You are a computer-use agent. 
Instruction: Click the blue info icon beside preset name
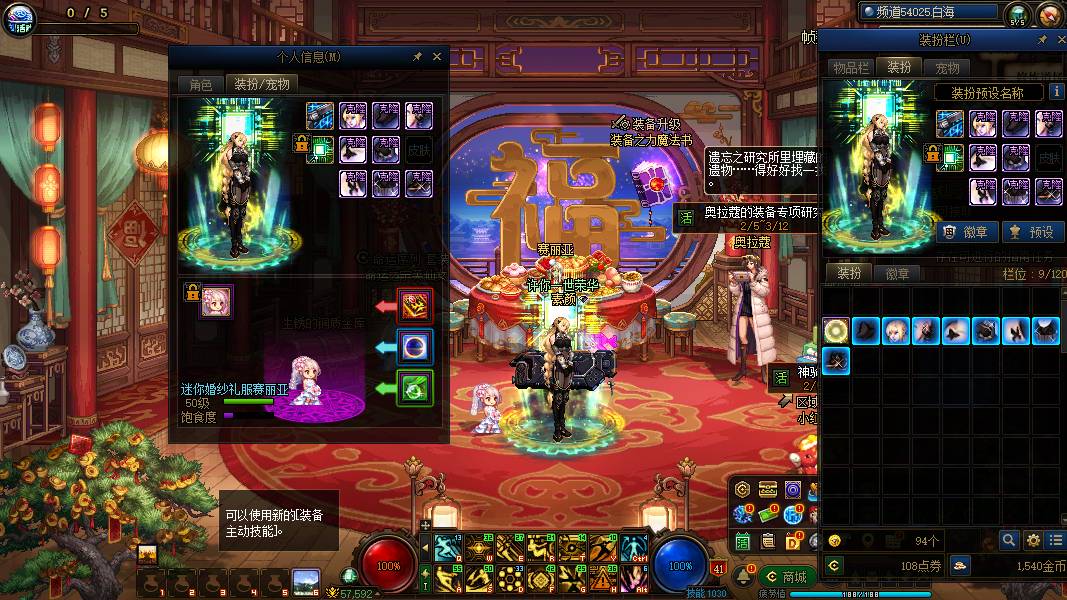[1055, 92]
